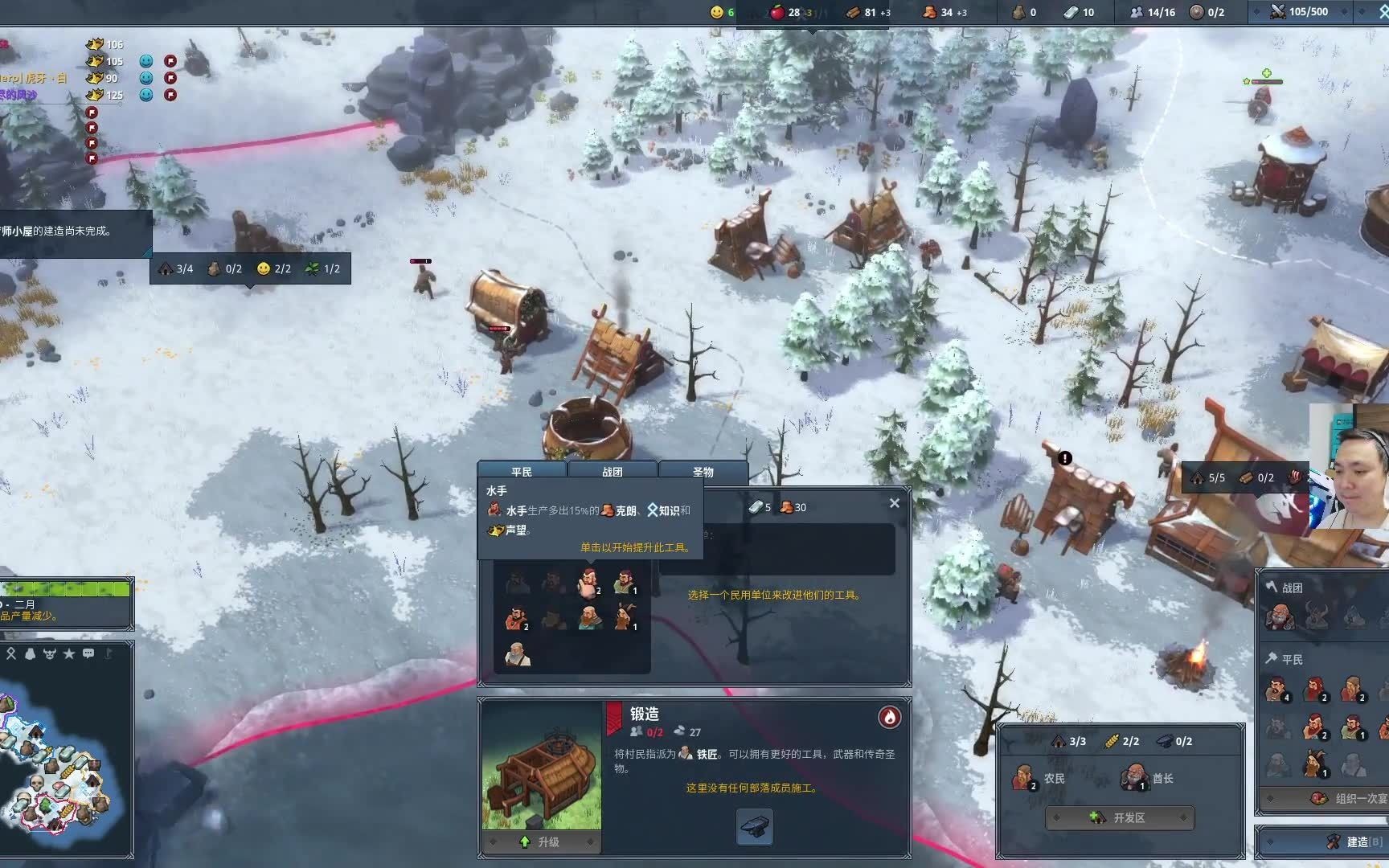Select the 水手 sailor portrait for tool upgrade
The height and width of the screenshot is (868, 1389).
pos(589,582)
